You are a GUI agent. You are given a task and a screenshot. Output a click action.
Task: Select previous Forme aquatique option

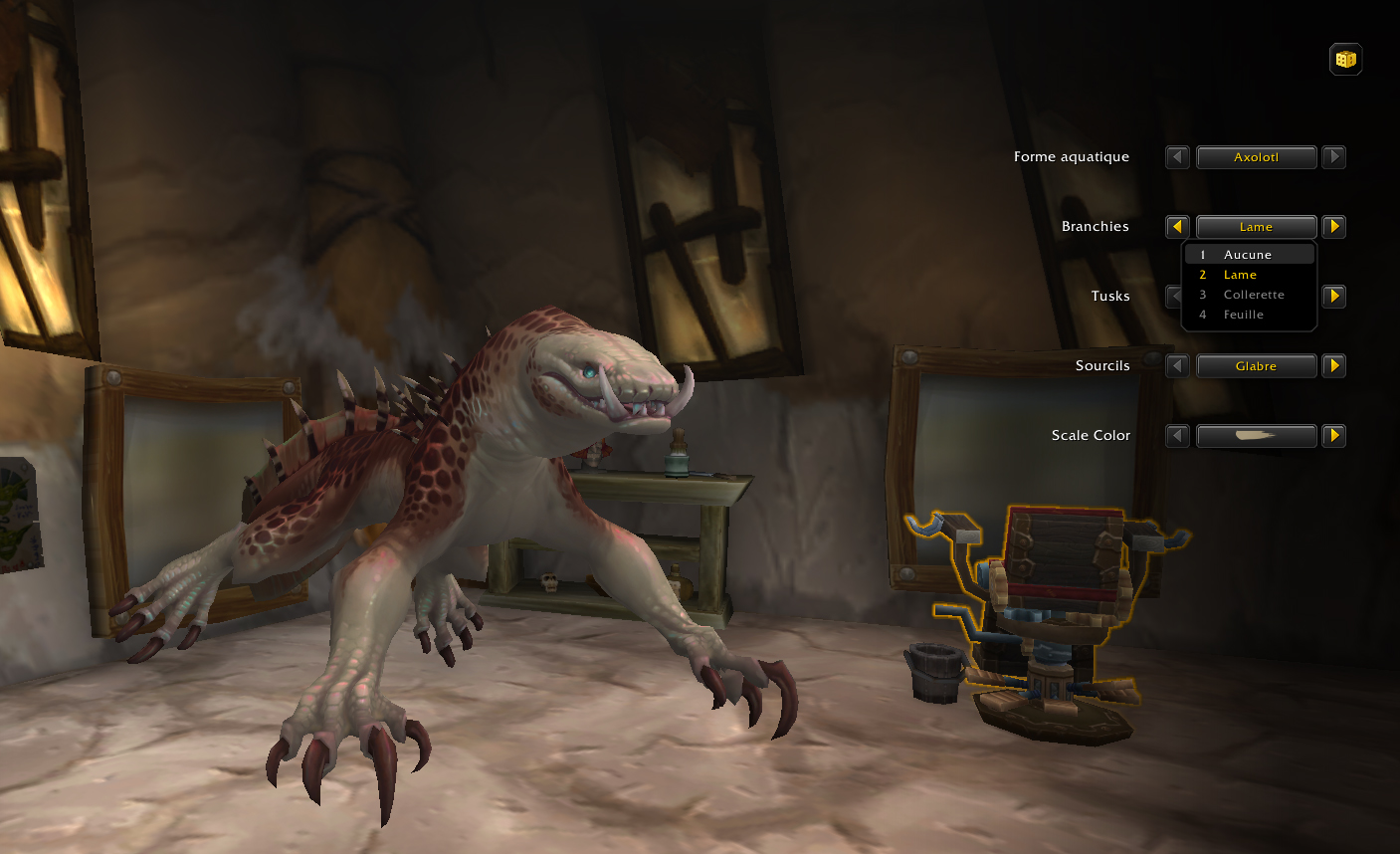[1177, 157]
